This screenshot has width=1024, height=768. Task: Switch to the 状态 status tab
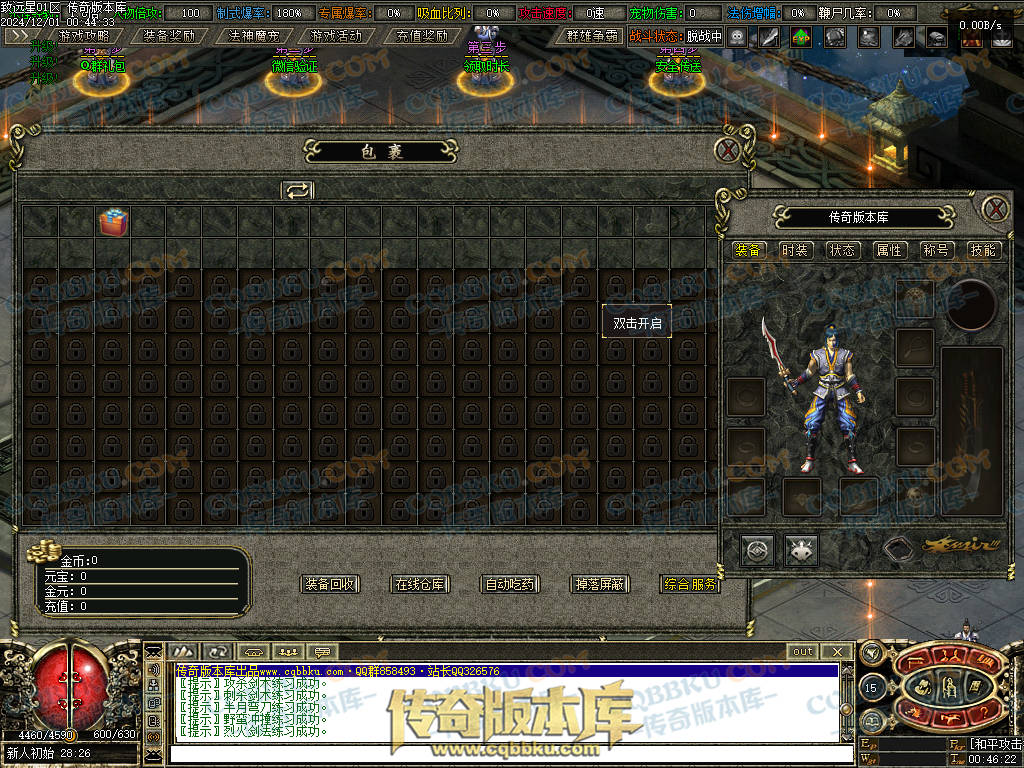[x=842, y=250]
